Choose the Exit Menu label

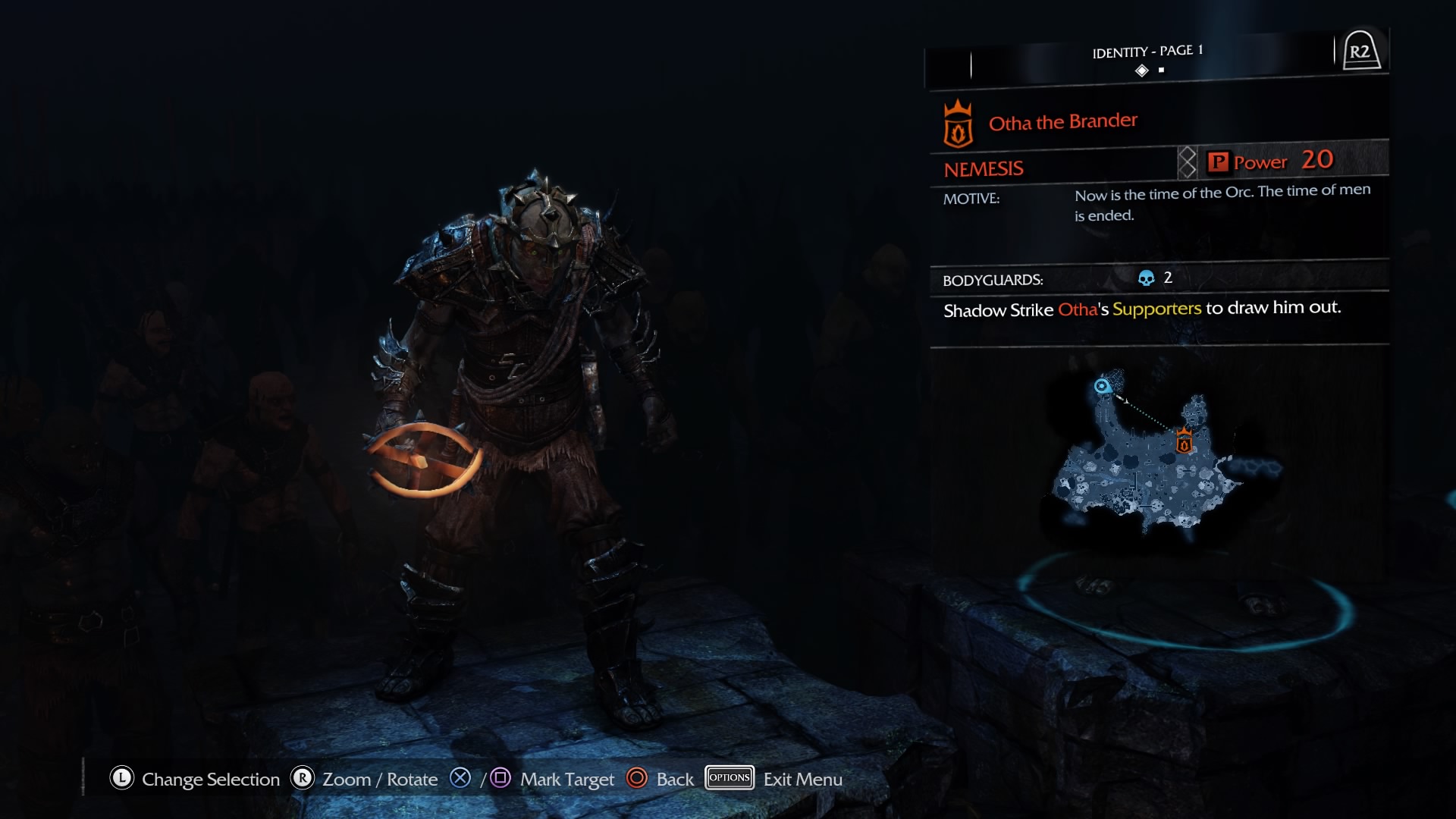pyautogui.click(x=802, y=780)
